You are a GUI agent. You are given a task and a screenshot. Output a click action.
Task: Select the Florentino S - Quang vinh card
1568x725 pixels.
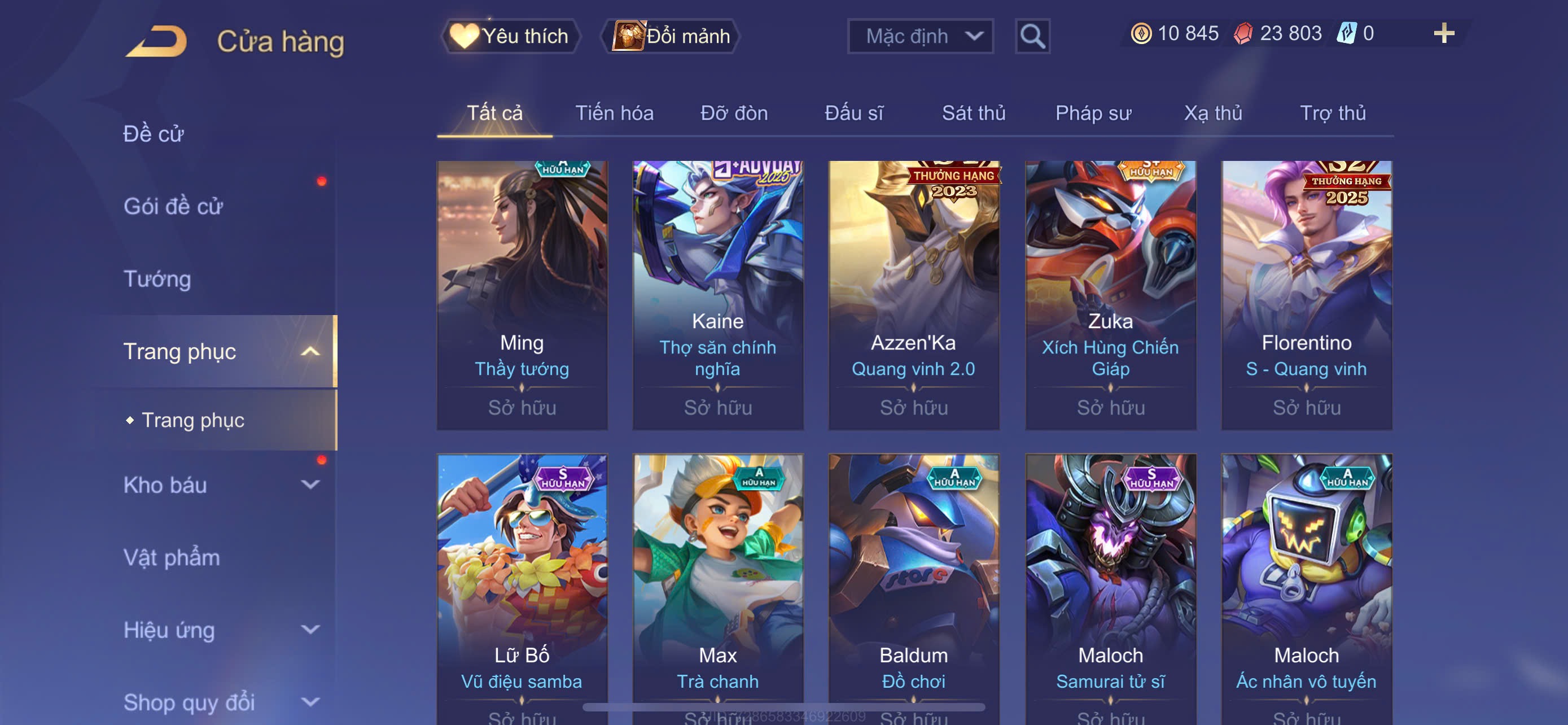coord(1306,295)
